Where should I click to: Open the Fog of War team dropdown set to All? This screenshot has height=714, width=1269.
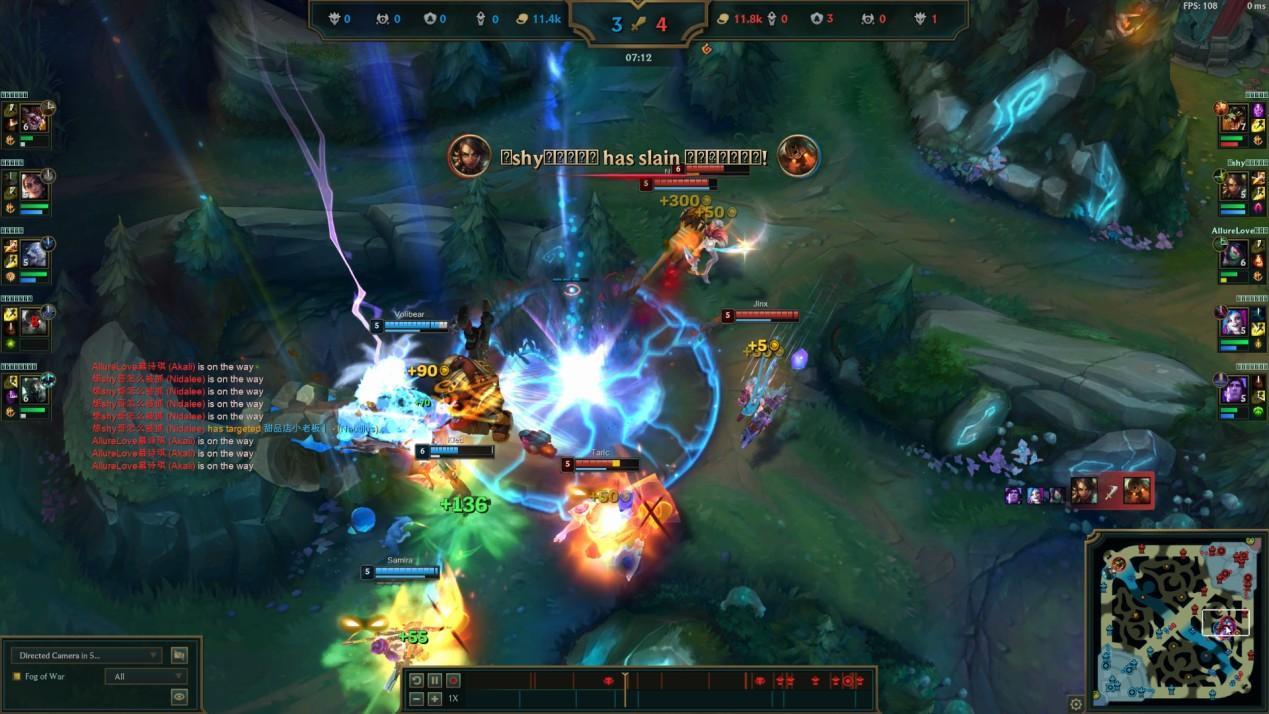click(145, 676)
